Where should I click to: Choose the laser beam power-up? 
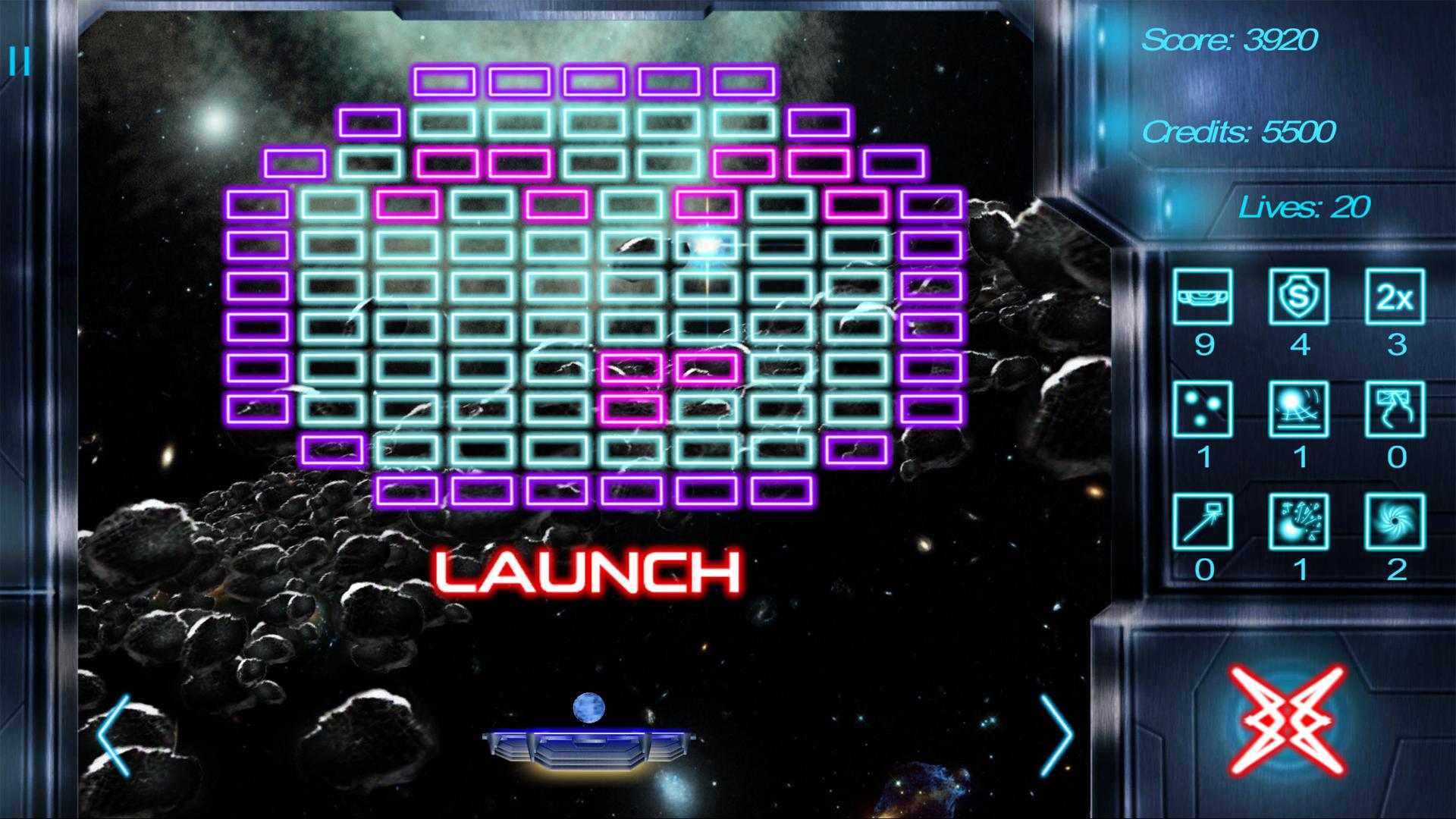1202,521
